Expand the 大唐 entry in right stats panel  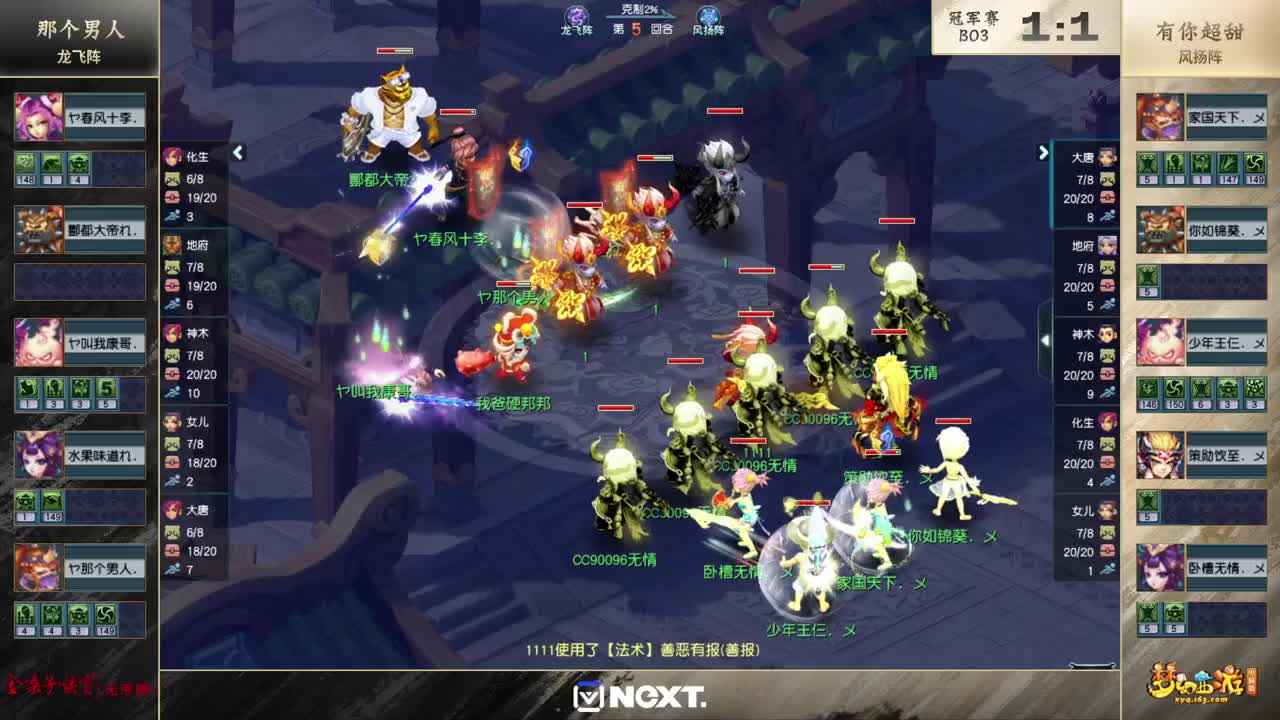(x=1085, y=156)
